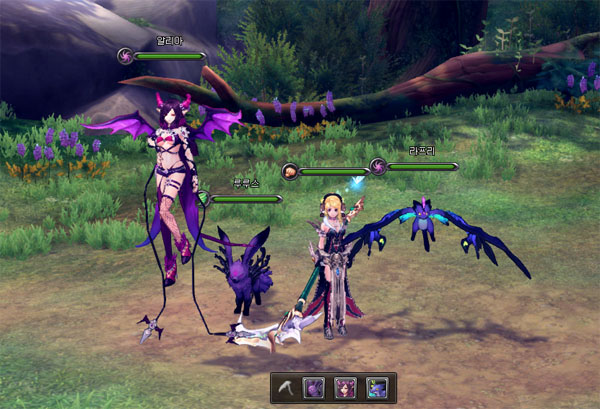Select the purple rabbit-eared creature portrait
The width and height of the screenshot is (600, 409).
(316, 388)
